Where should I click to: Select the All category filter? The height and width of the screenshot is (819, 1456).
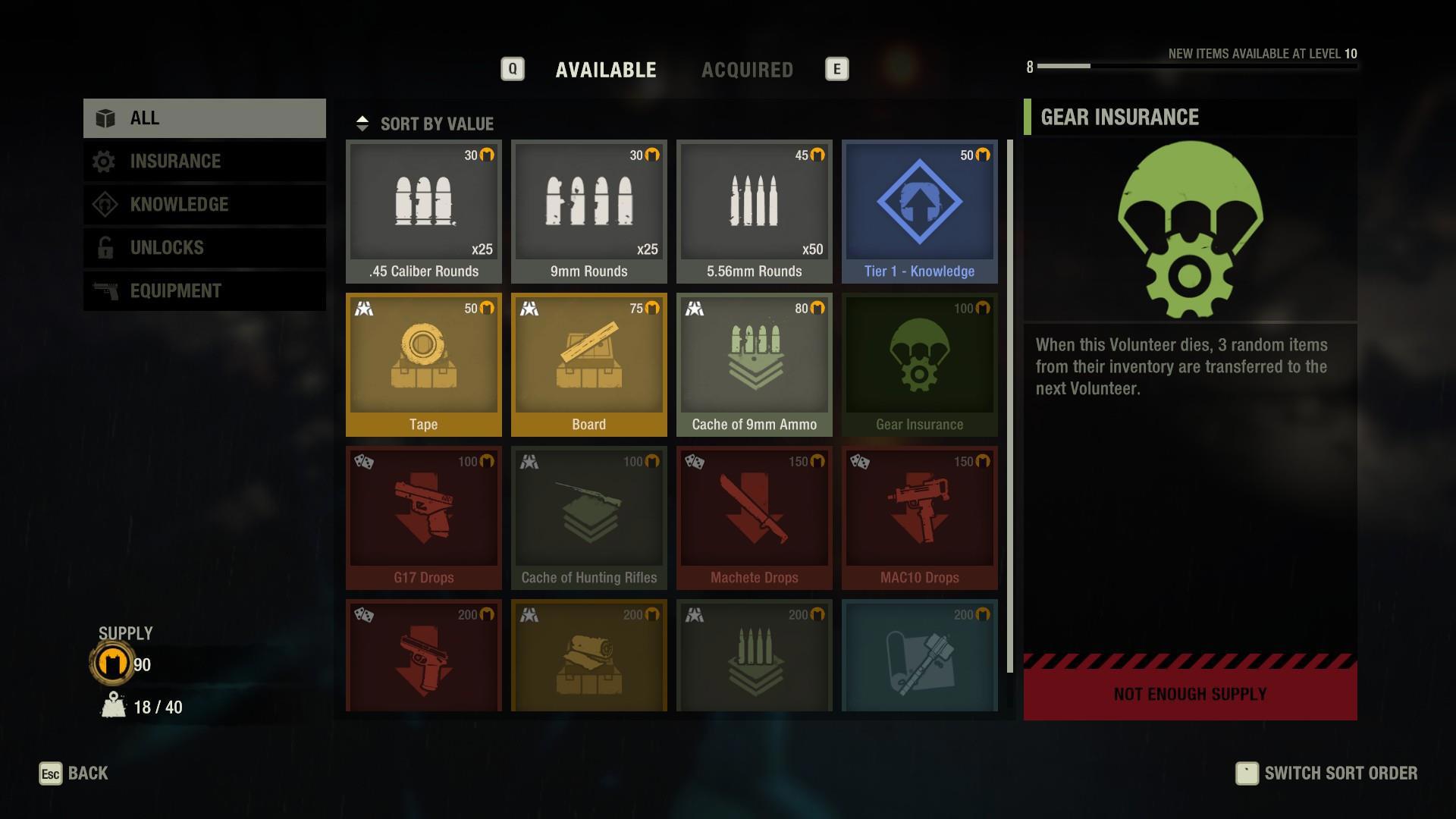click(x=205, y=118)
